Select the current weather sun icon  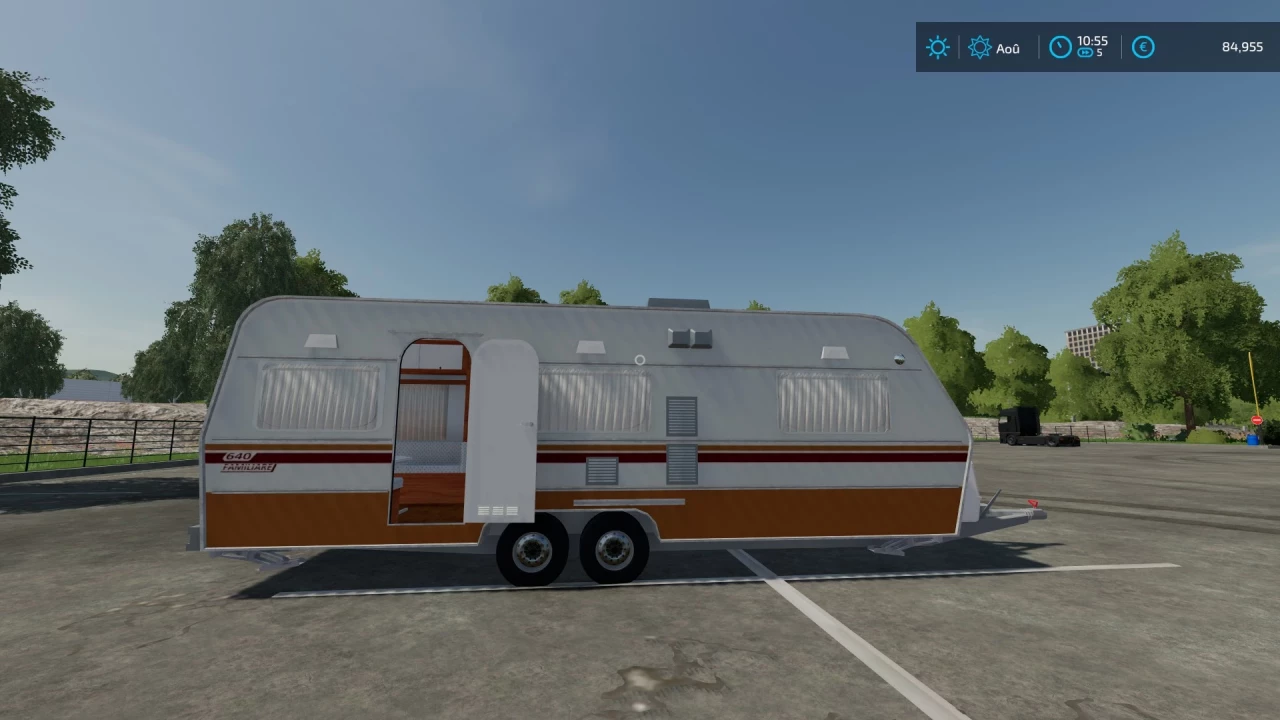click(x=937, y=47)
